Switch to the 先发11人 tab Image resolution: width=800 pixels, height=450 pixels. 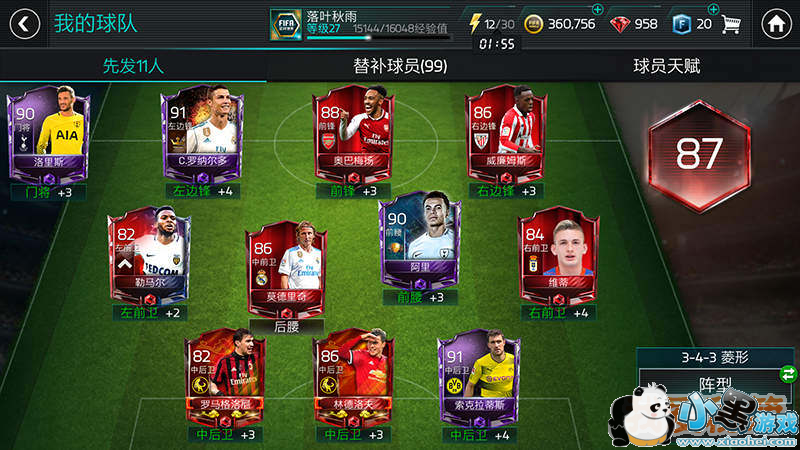point(133,67)
